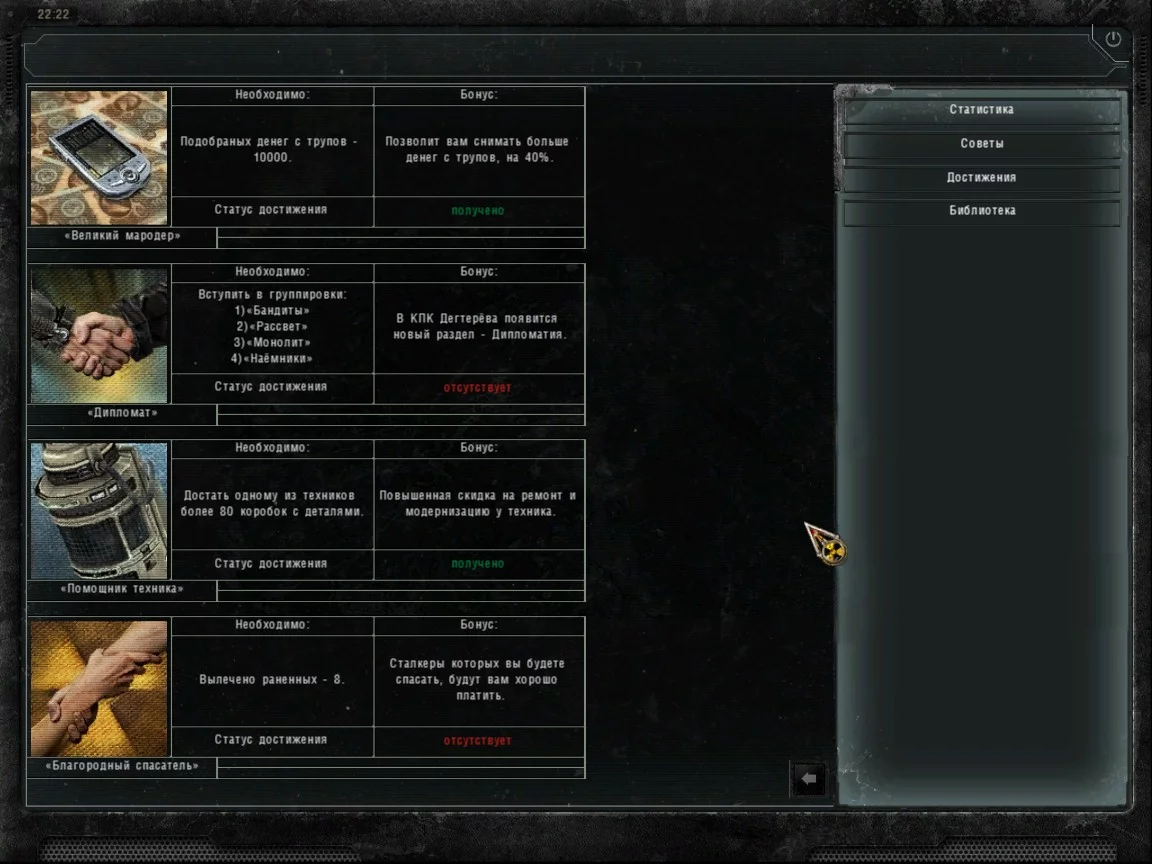Open the Статистика section
The height and width of the screenshot is (864, 1152).
pos(981,110)
